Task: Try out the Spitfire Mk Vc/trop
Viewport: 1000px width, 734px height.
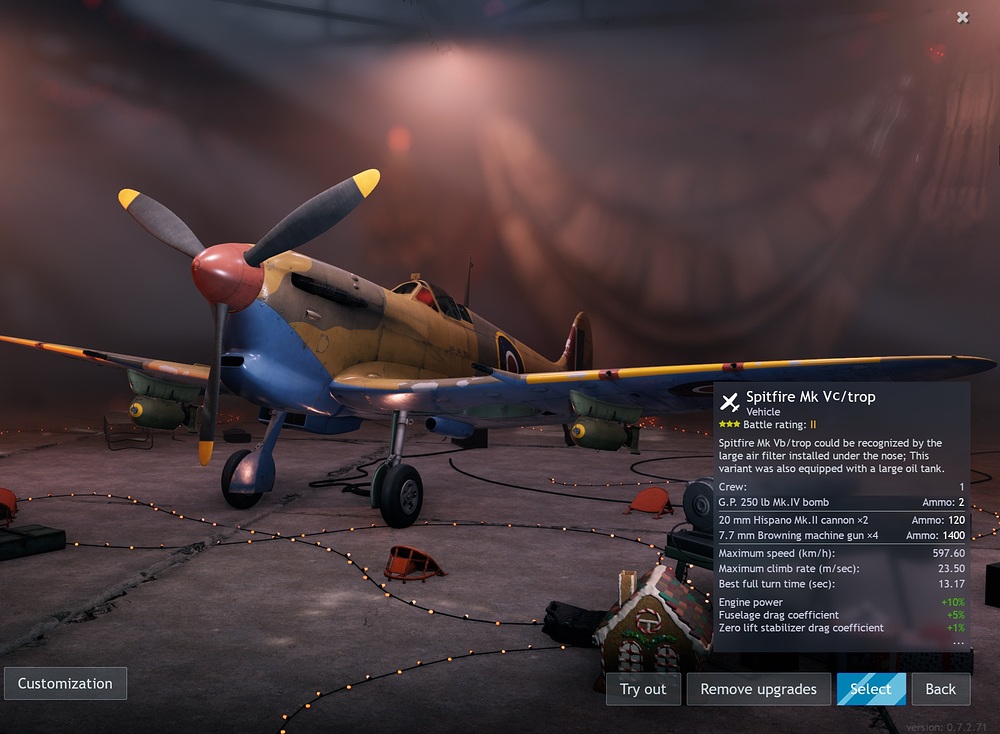Action: [643, 689]
